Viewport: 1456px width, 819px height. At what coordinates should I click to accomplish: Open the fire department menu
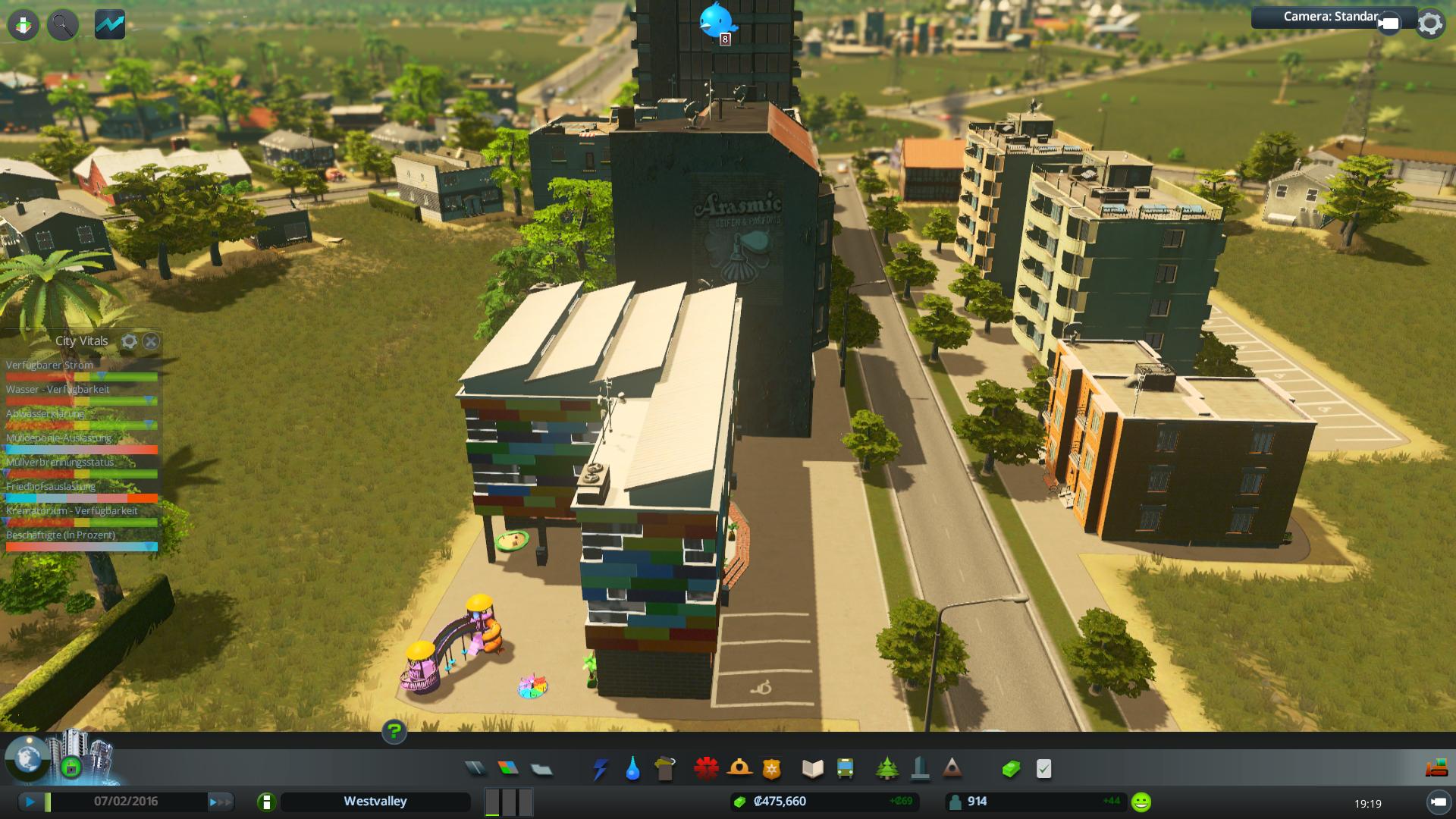[x=739, y=769]
